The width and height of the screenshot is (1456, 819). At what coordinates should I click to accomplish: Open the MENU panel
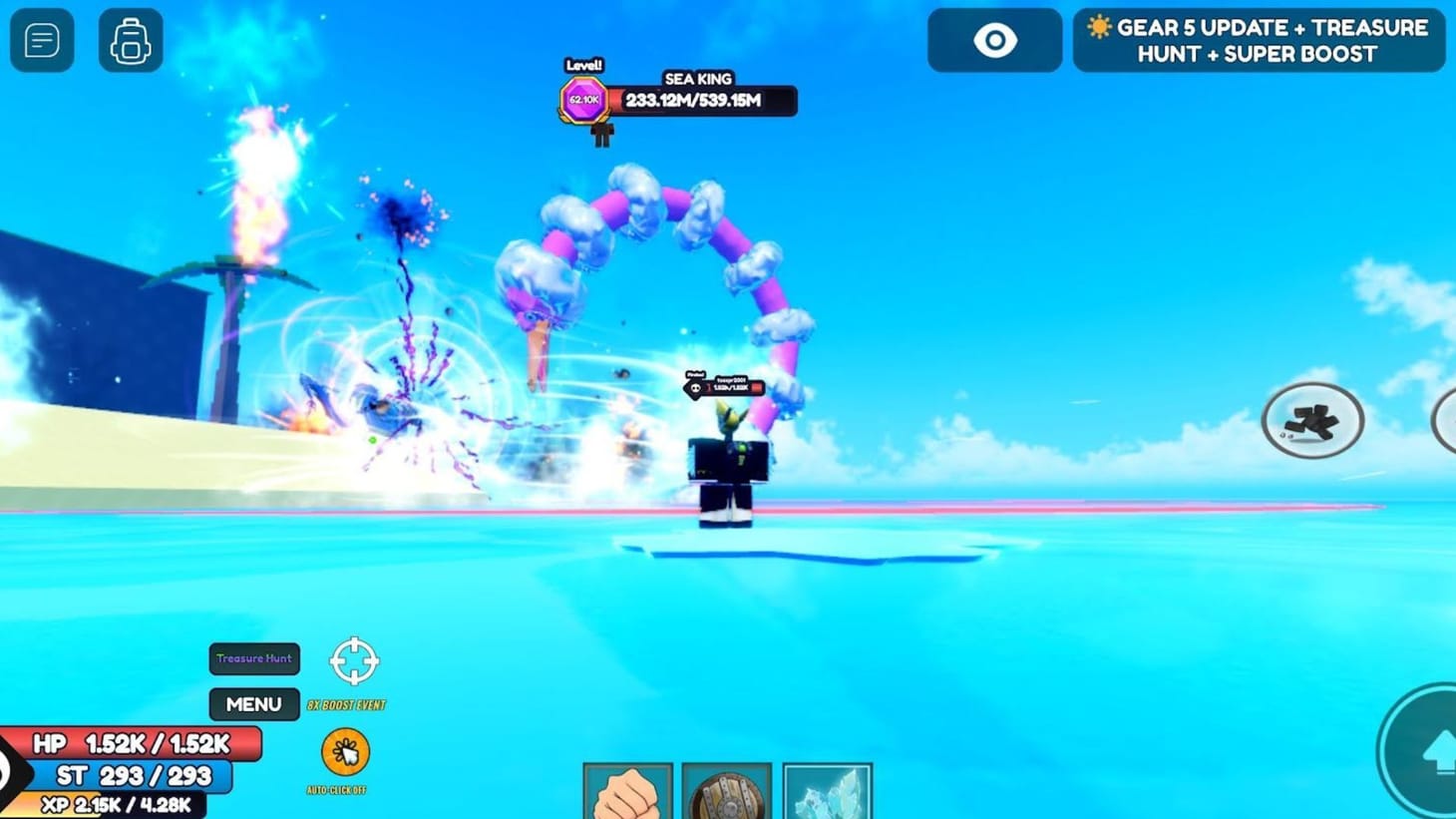tap(253, 704)
